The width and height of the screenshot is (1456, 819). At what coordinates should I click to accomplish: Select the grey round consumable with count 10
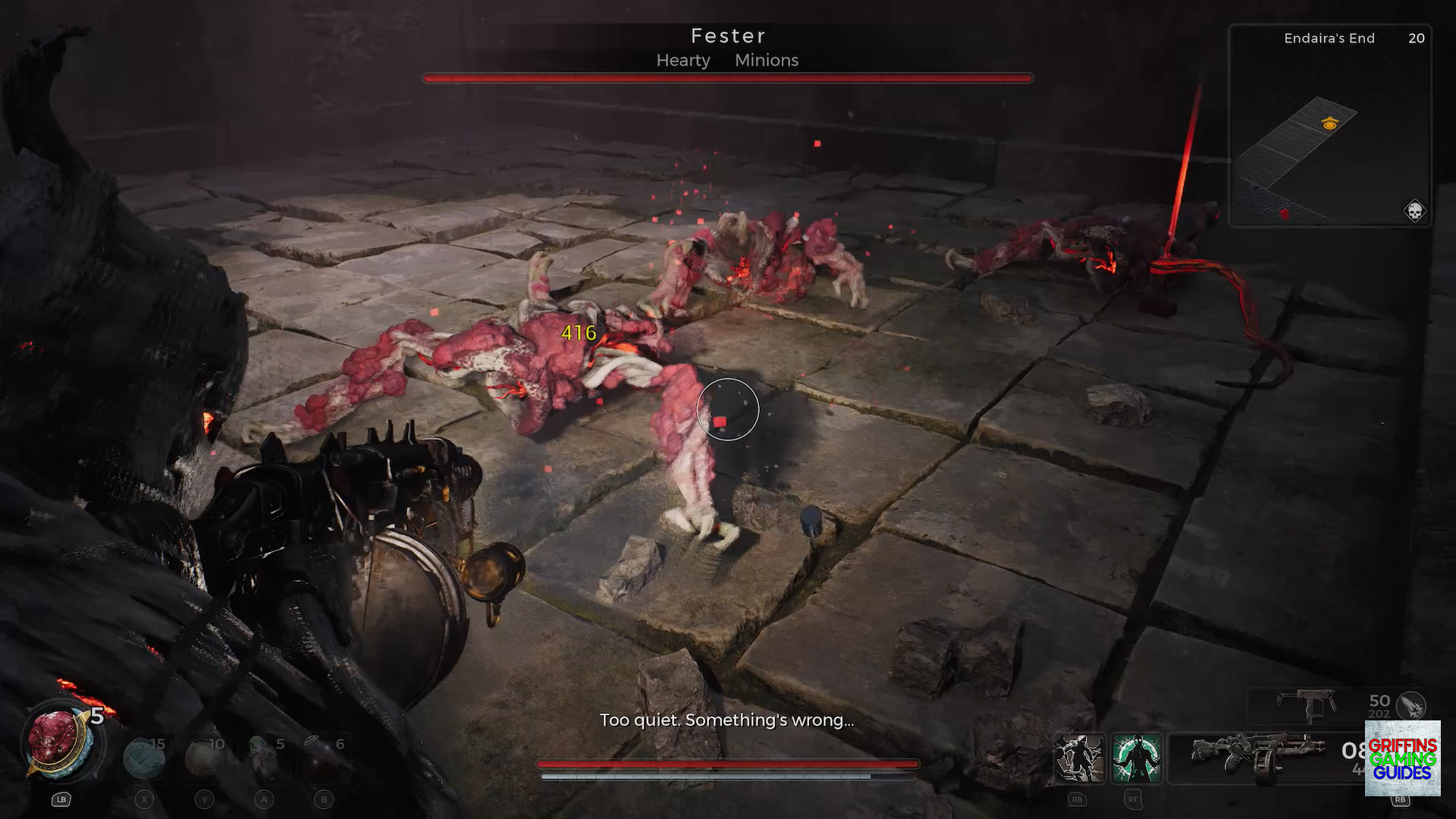pyautogui.click(x=203, y=758)
